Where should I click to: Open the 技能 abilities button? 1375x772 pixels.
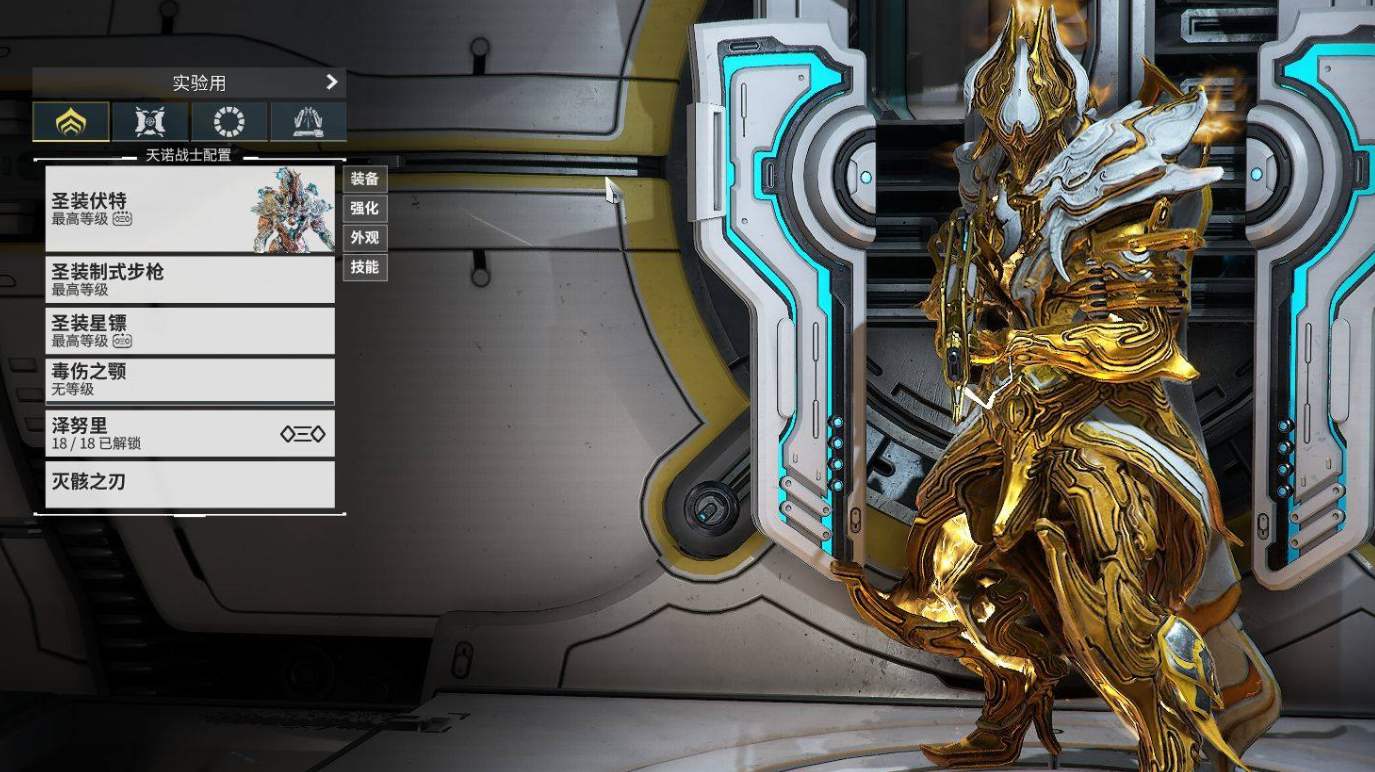pyautogui.click(x=364, y=267)
